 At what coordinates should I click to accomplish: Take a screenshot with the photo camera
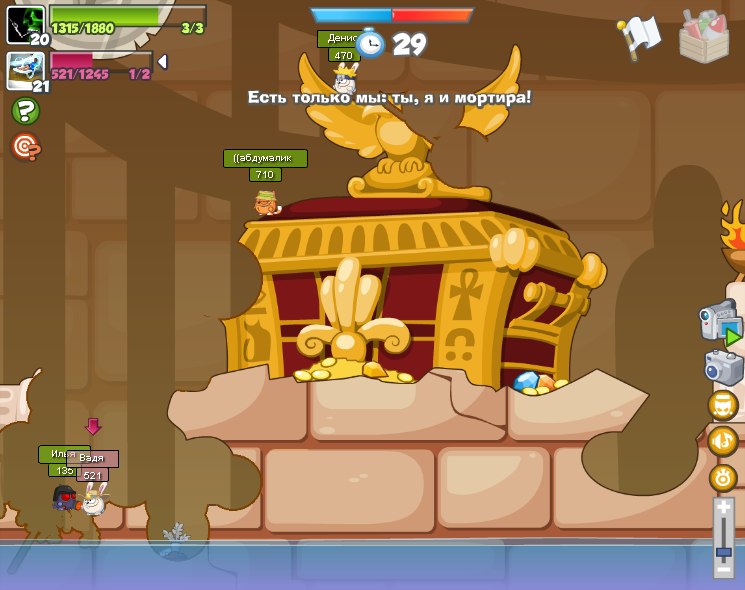(723, 367)
